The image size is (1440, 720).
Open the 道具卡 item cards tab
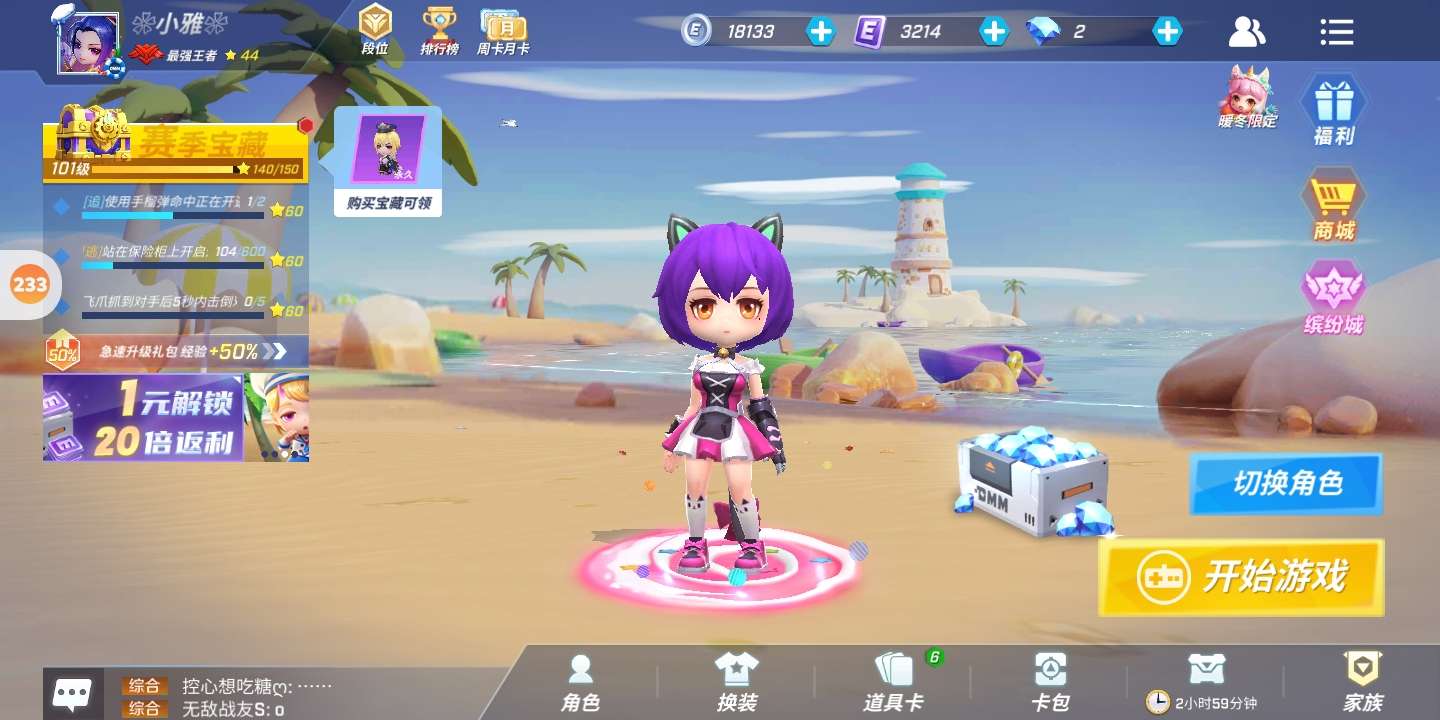click(x=893, y=683)
